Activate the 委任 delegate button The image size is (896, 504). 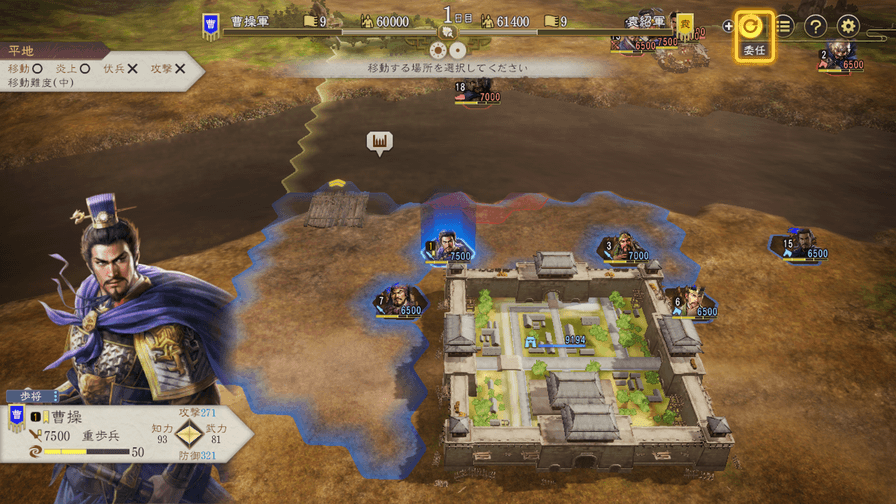click(750, 34)
